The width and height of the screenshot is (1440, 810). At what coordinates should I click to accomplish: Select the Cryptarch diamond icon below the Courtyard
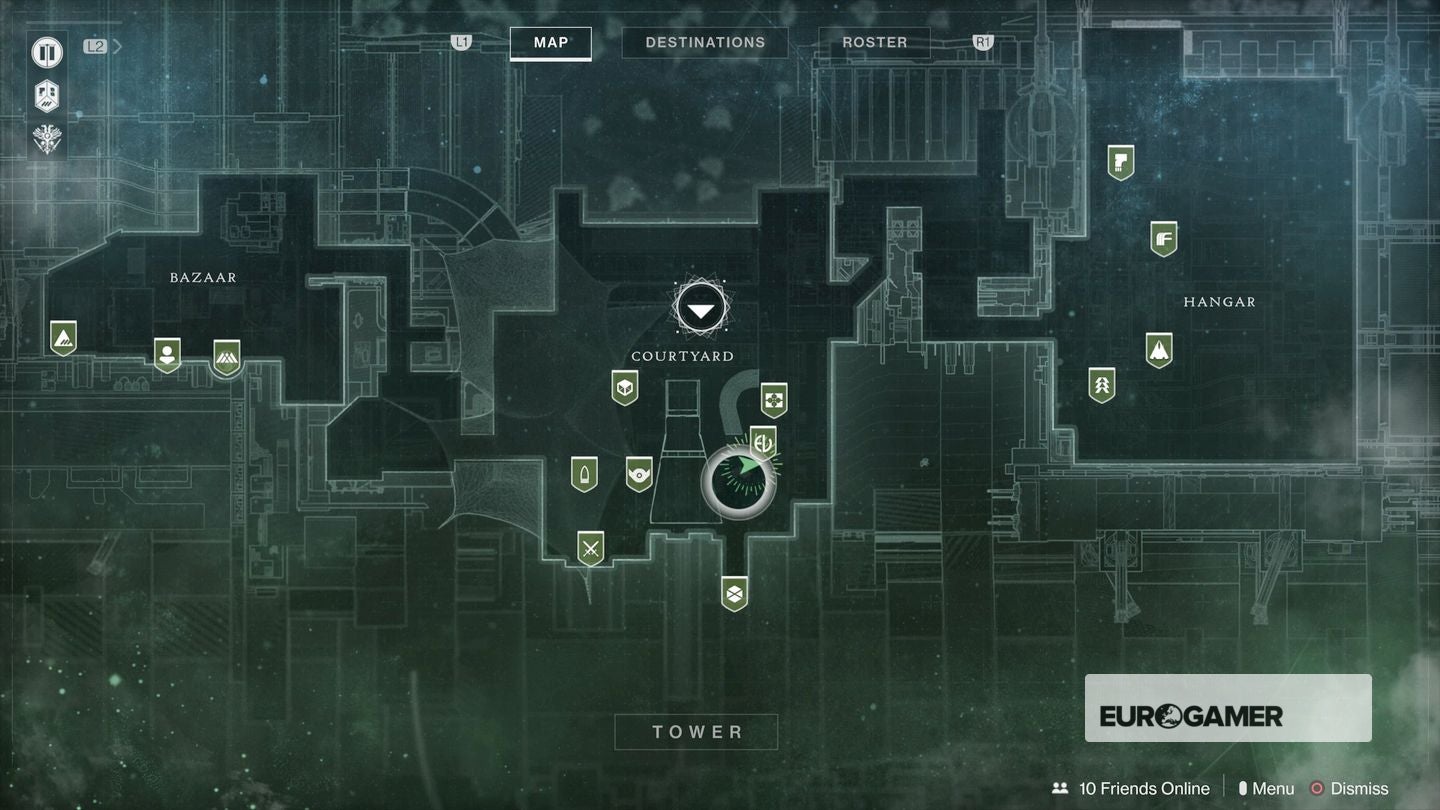733,591
